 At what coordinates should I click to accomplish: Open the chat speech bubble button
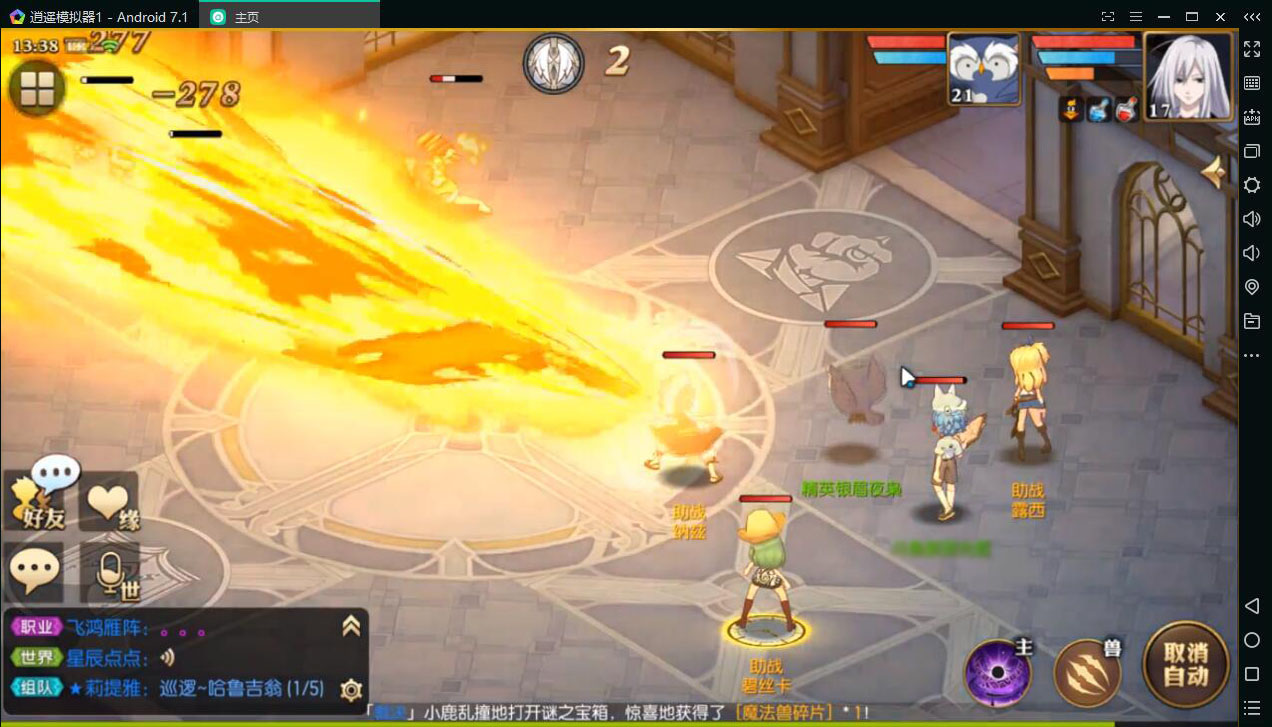[35, 572]
